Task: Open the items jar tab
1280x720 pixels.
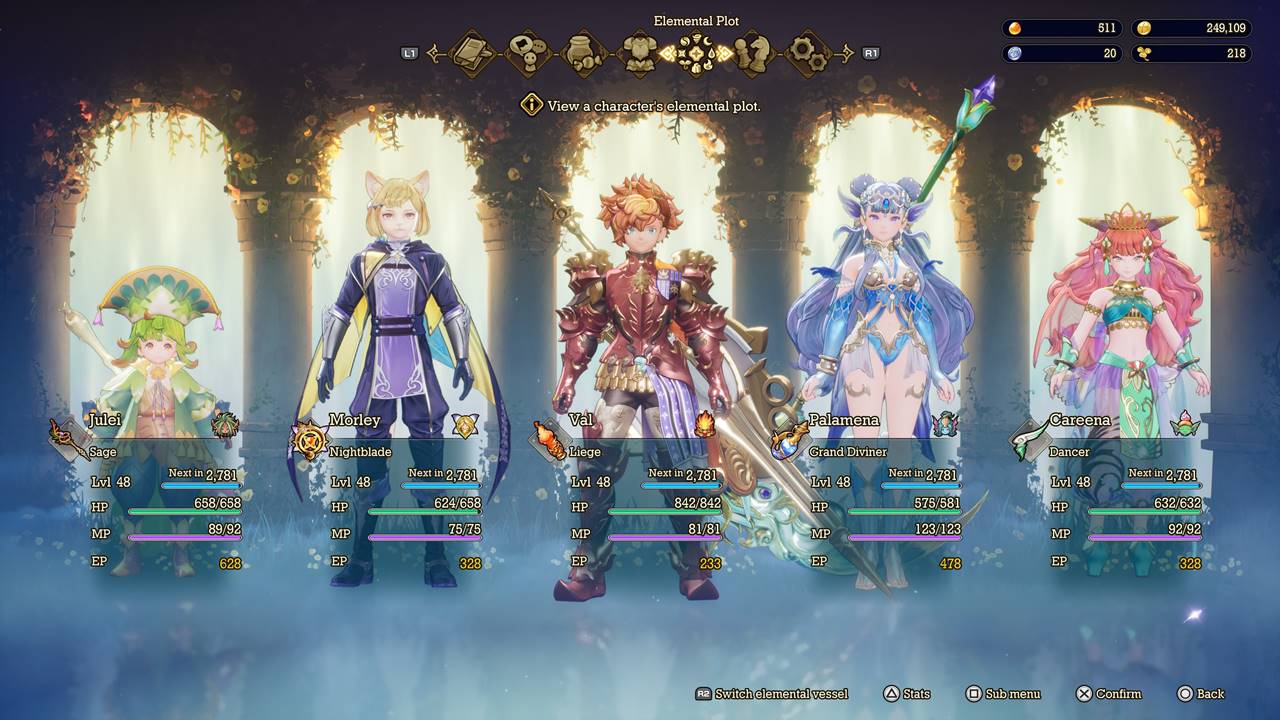Action: click(x=583, y=53)
